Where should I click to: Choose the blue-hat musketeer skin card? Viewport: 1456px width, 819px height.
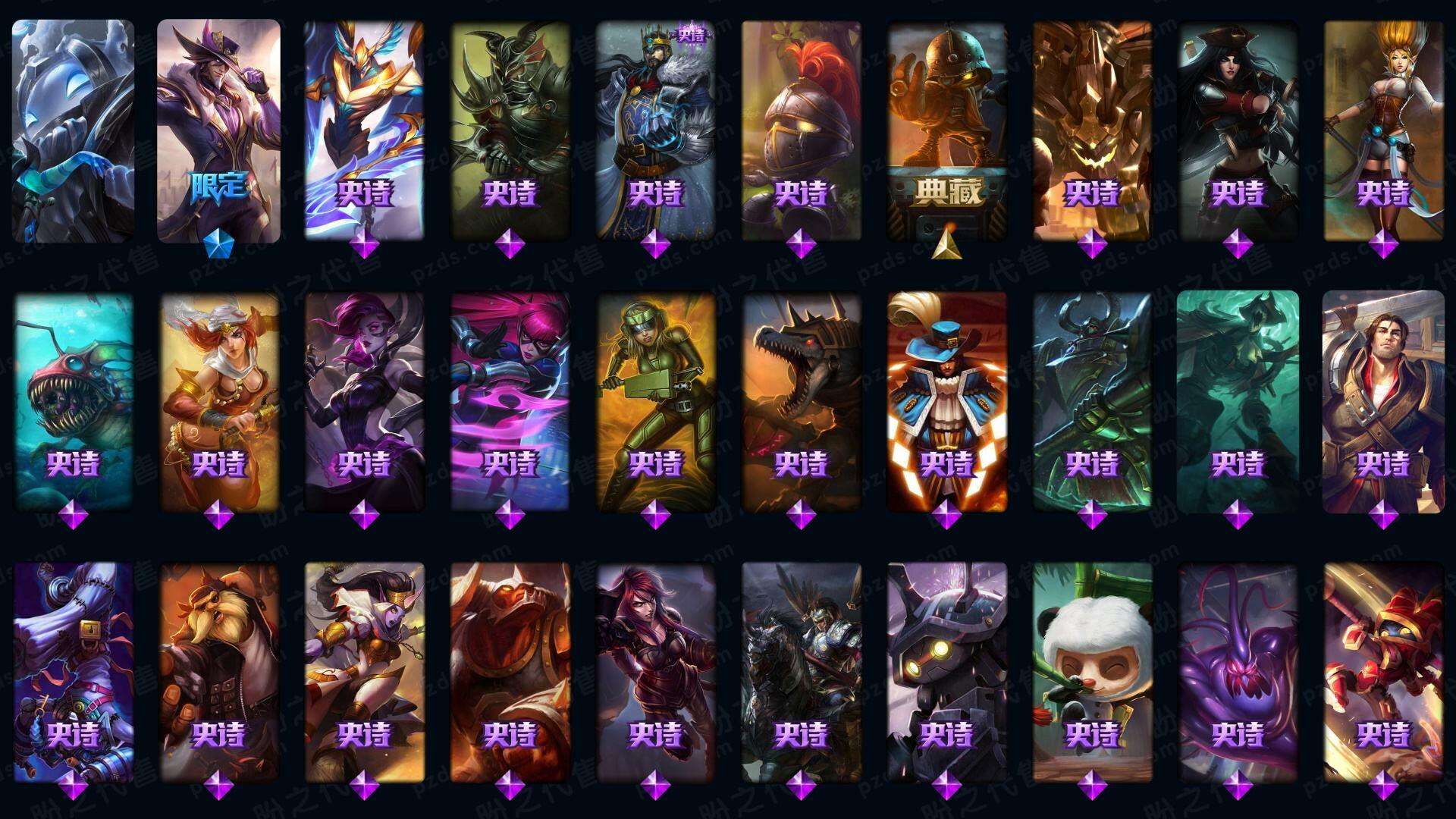tap(946, 402)
